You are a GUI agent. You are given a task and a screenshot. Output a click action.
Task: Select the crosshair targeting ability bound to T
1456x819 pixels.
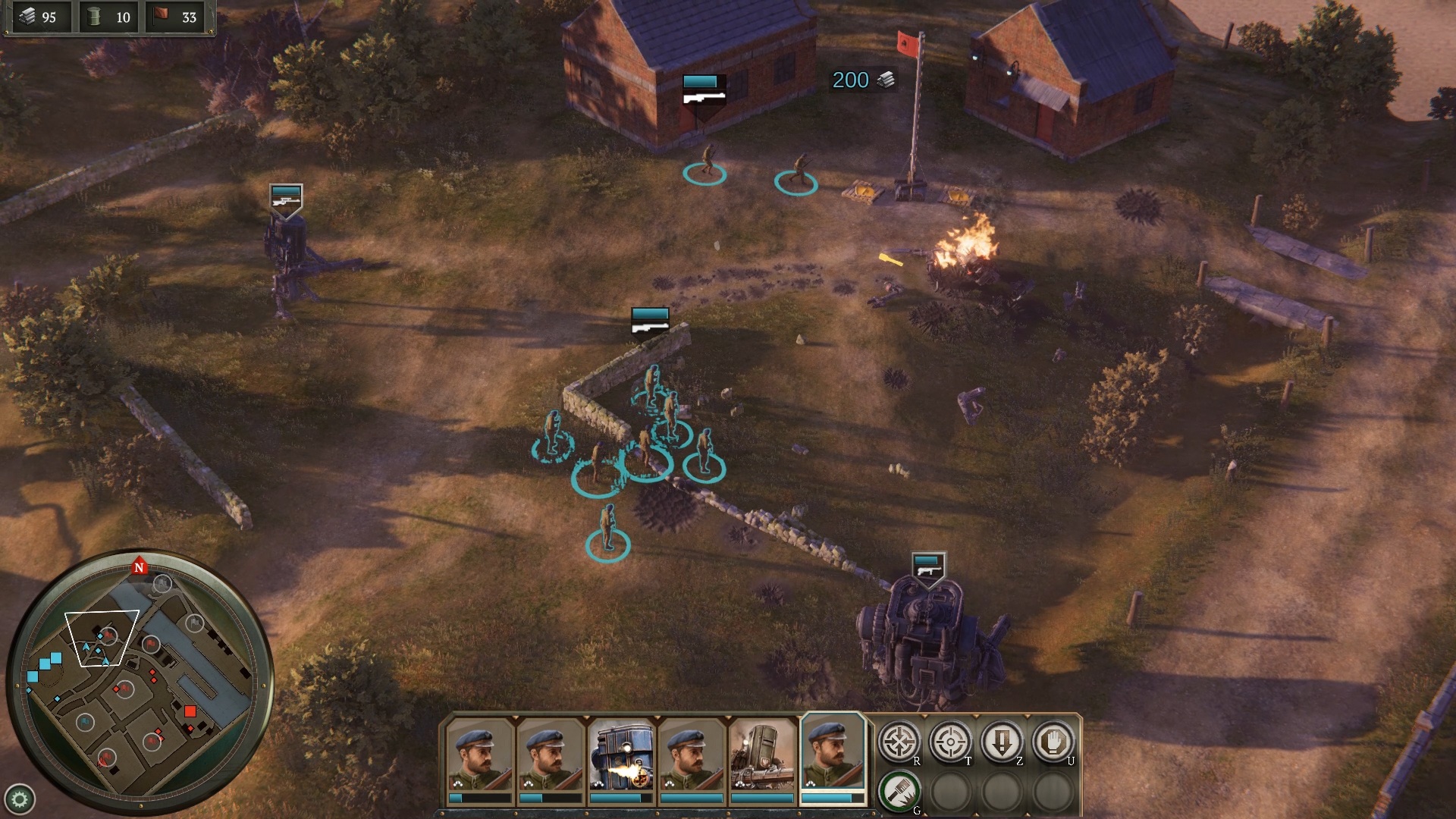pyautogui.click(x=949, y=742)
